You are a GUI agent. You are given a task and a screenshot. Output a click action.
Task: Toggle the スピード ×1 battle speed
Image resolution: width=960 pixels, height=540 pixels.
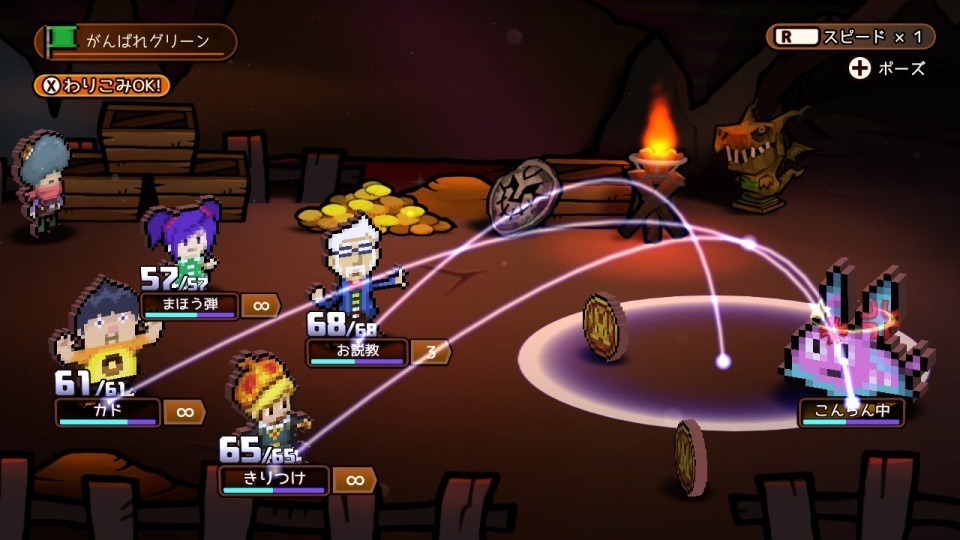851,37
